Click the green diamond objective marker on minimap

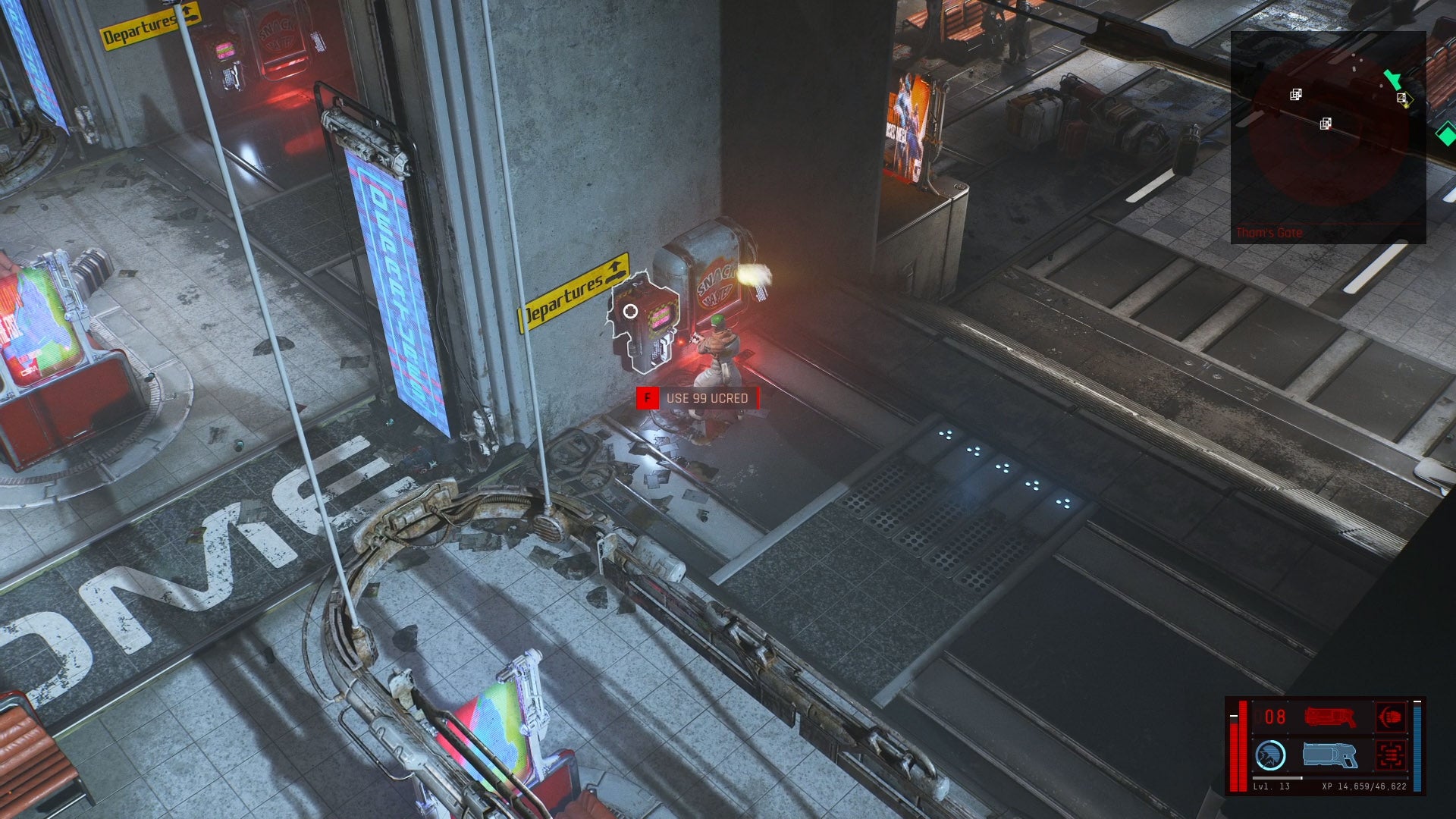point(1446,133)
